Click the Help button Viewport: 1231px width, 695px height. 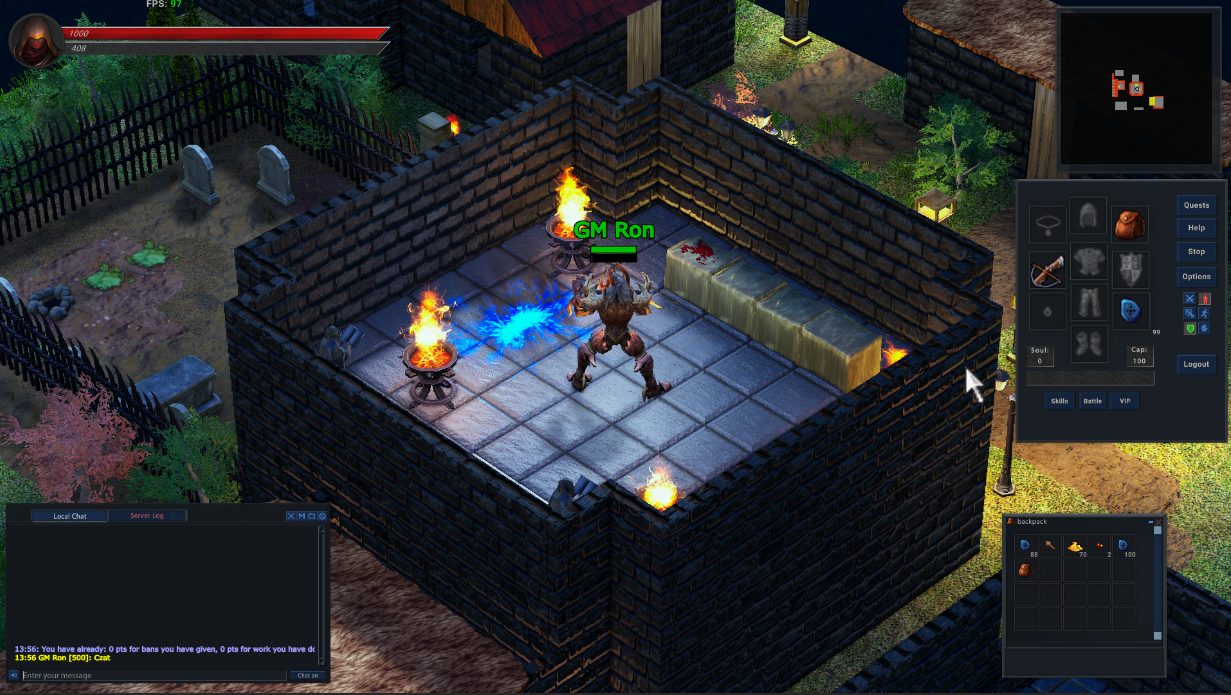pos(1196,228)
